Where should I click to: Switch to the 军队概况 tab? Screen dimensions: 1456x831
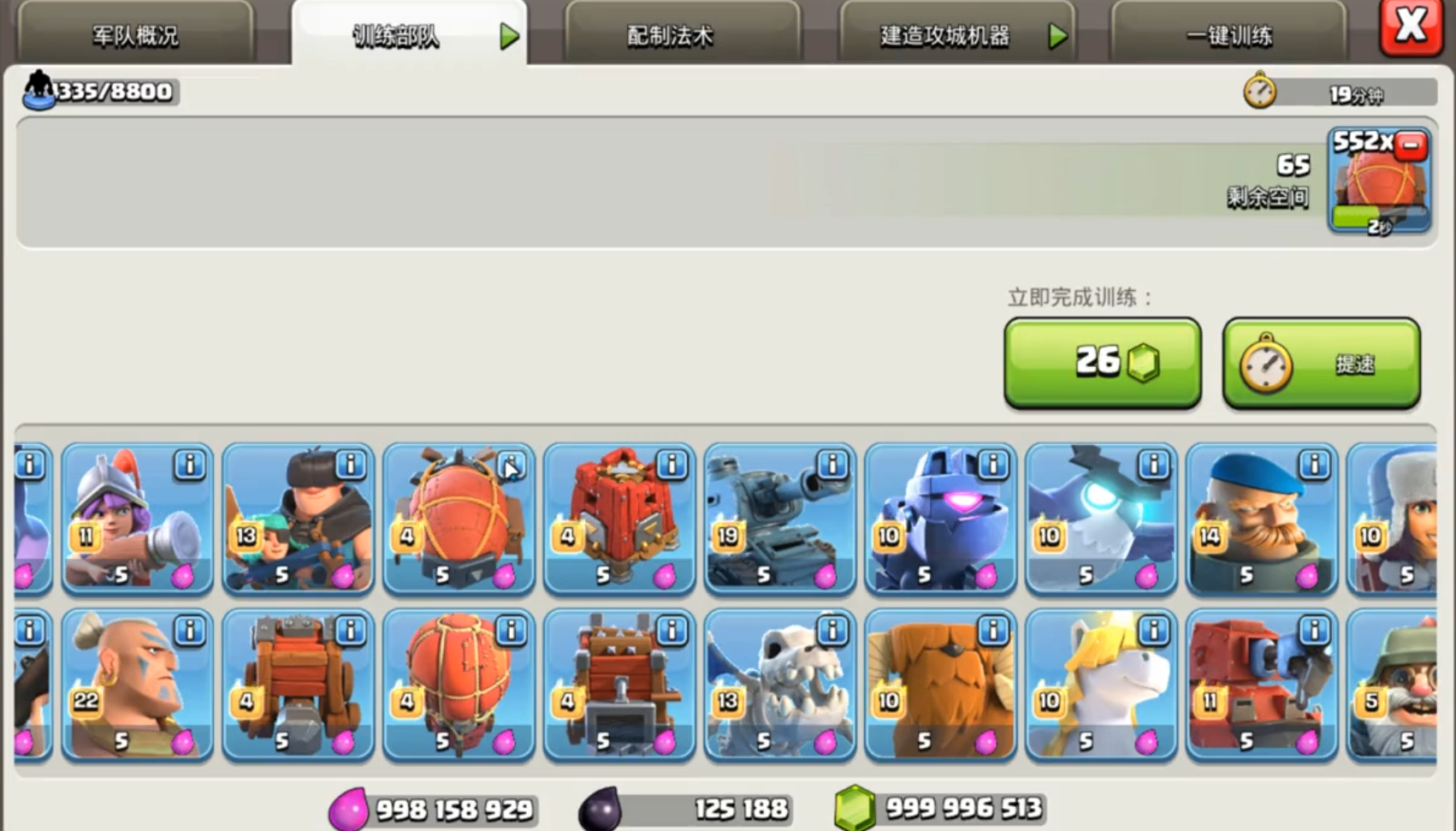tap(135, 36)
